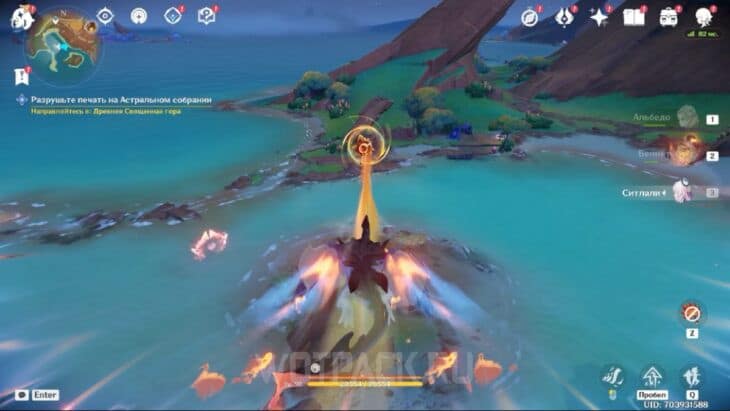The width and height of the screenshot is (730, 411).
Task: Open the character profile head icon
Action: 704,17
